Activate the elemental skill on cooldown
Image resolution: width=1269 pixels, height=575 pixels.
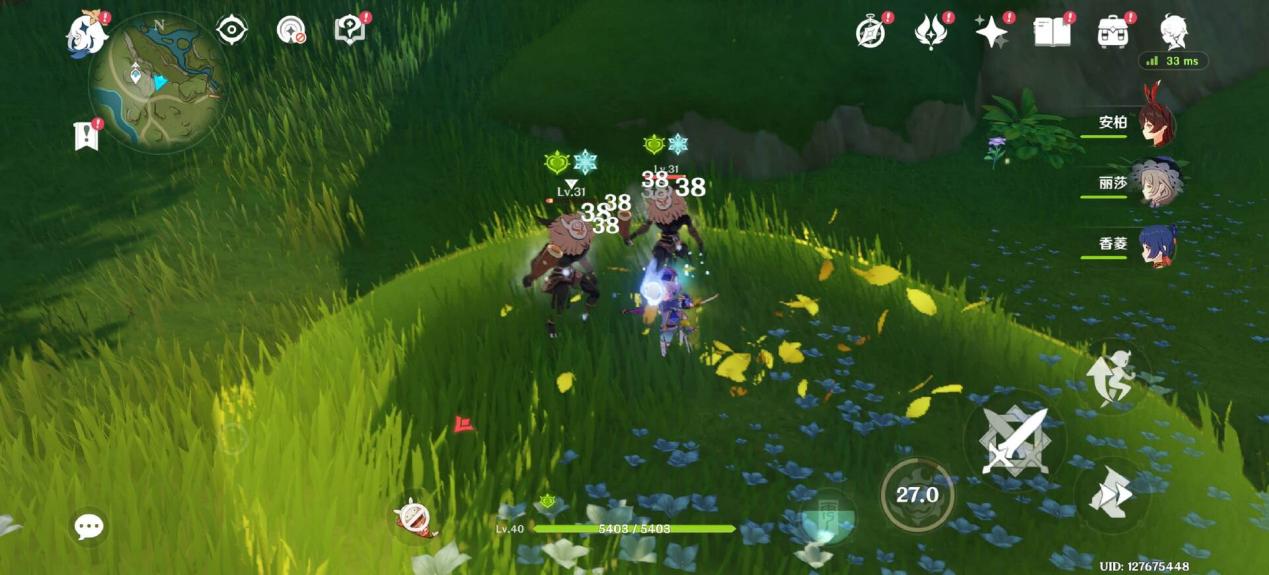pos(917,495)
